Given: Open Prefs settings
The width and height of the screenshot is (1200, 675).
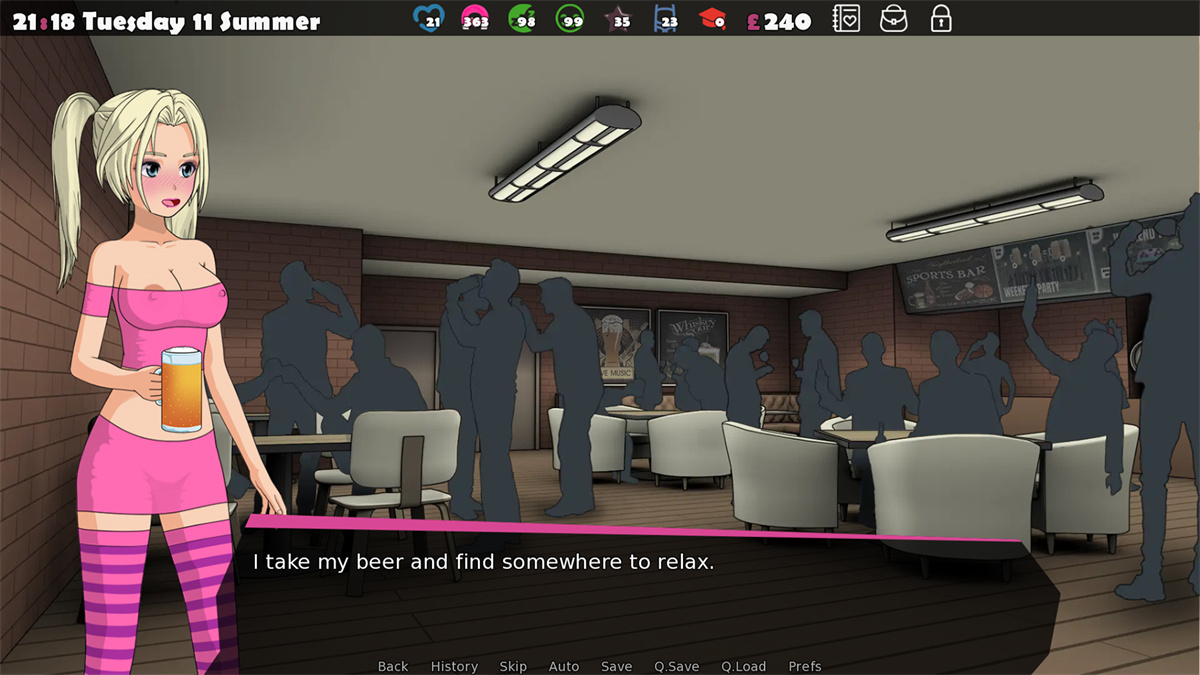Looking at the screenshot, I should tap(805, 666).
